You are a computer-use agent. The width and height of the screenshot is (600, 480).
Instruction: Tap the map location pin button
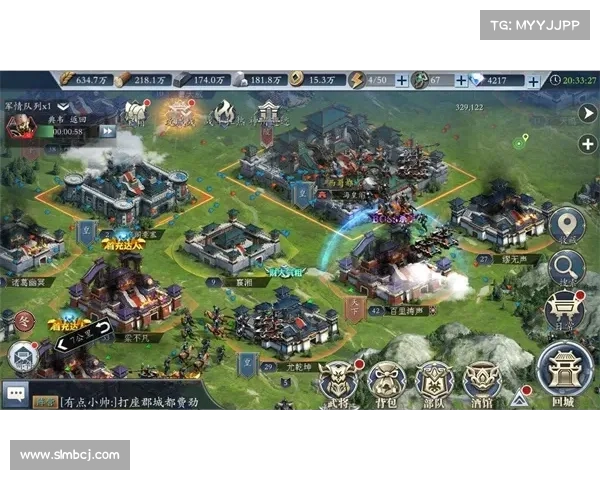tap(566, 224)
